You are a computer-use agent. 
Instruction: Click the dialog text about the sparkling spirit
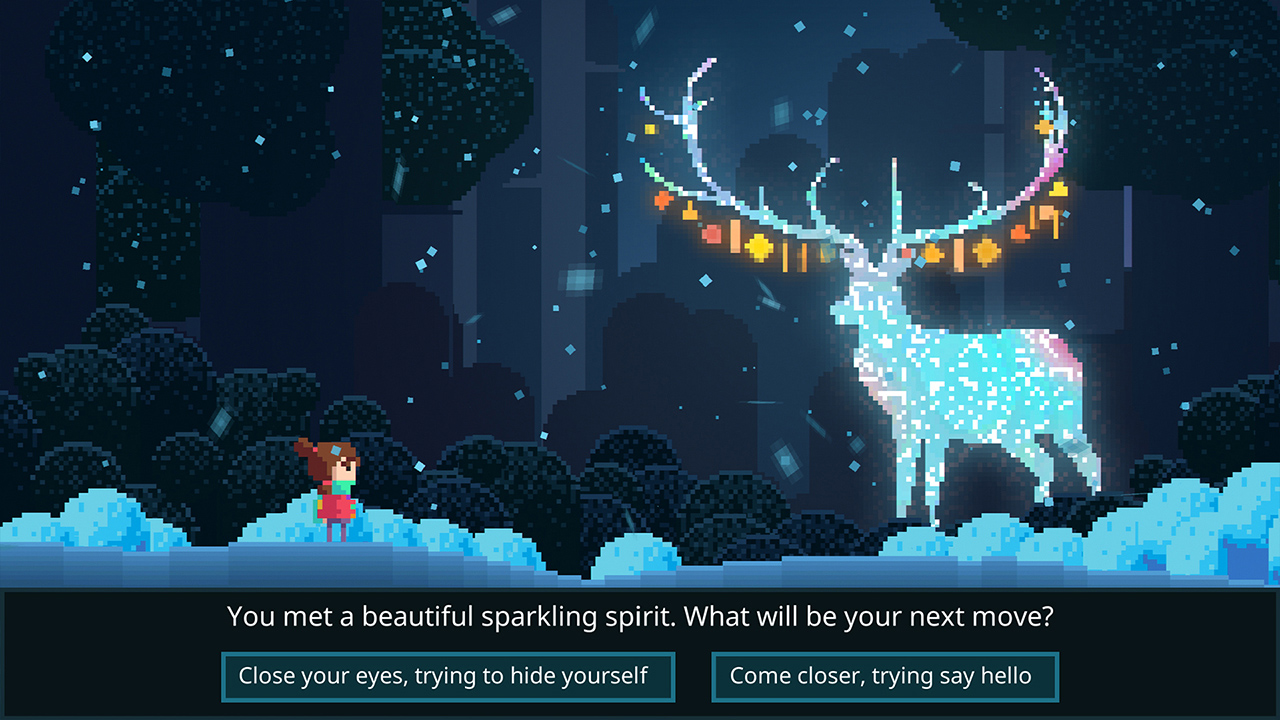click(x=640, y=617)
